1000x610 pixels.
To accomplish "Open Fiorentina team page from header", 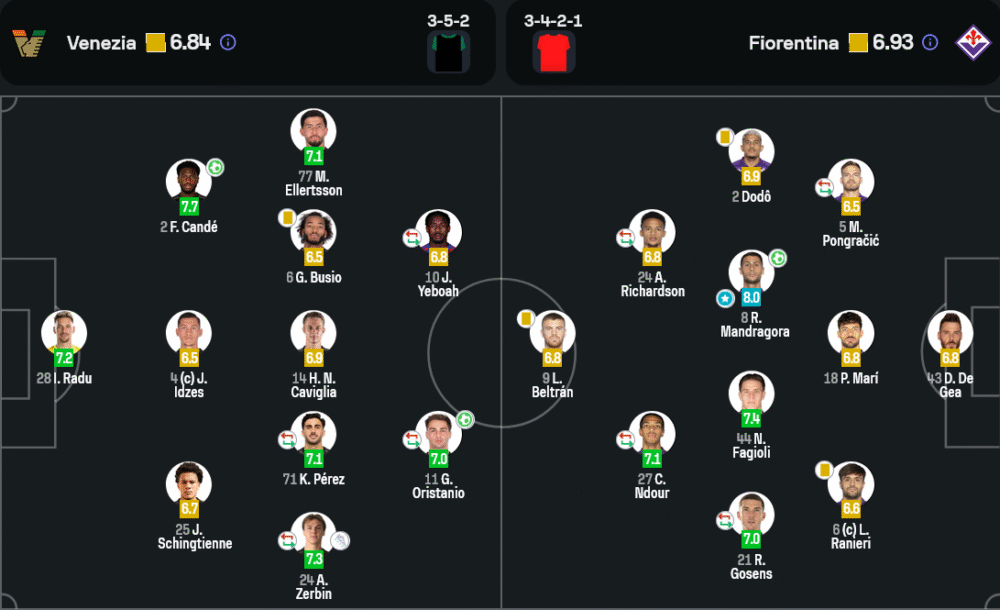I will pos(793,43).
